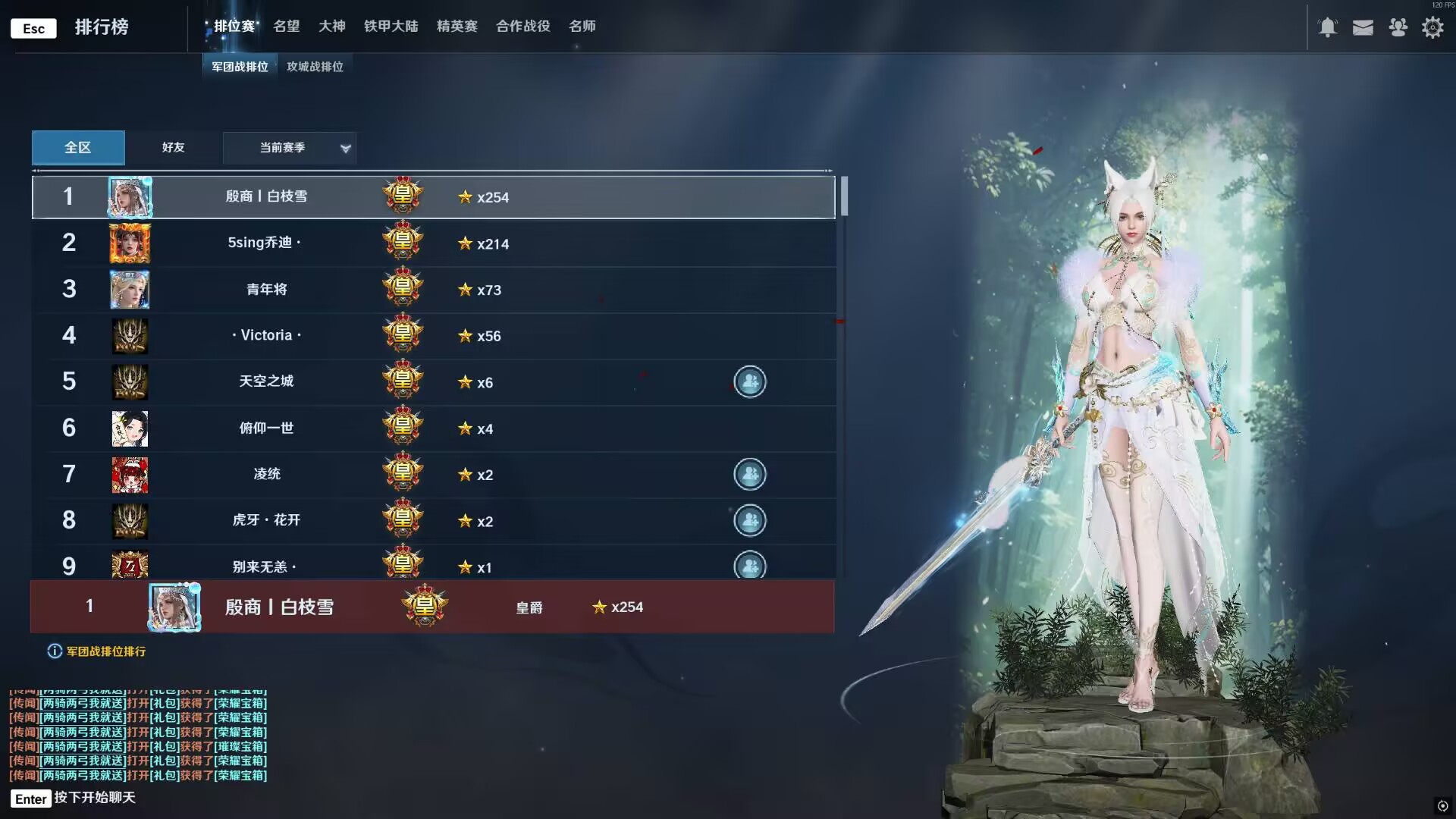Open the notification bell
The height and width of the screenshot is (819, 1456).
[x=1327, y=28]
